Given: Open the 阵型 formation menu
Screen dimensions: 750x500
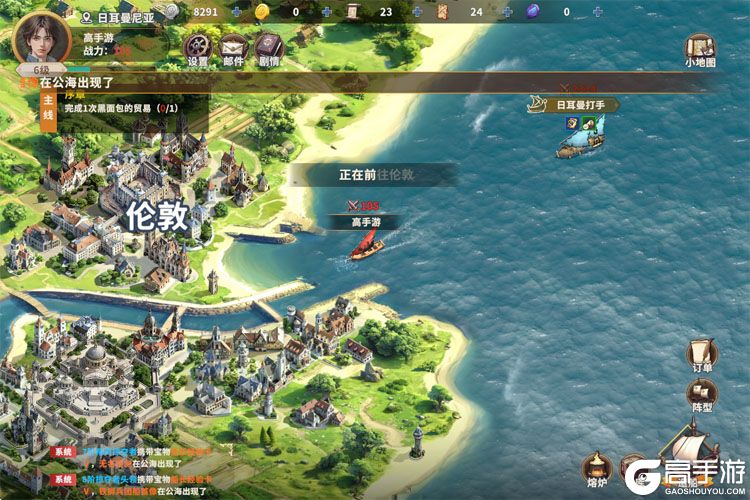Looking at the screenshot, I should click(x=700, y=393).
